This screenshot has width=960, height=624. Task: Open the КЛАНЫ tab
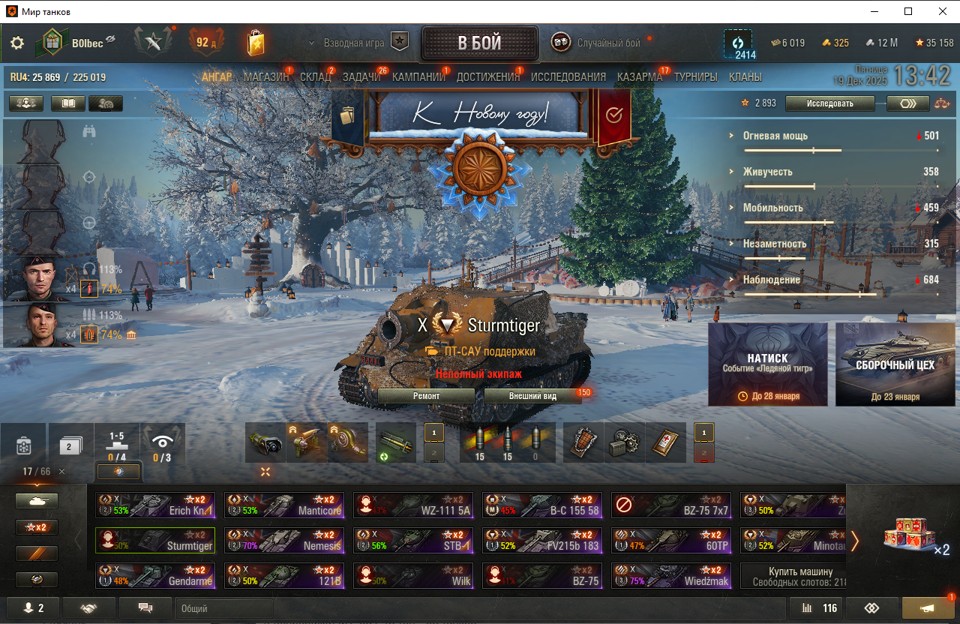click(x=745, y=77)
